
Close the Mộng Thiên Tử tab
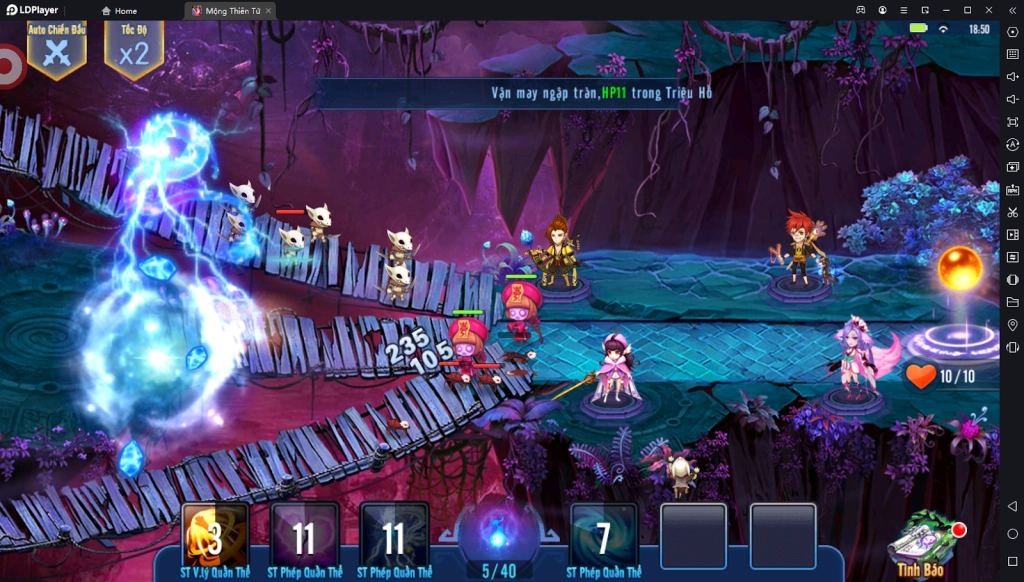pos(268,11)
